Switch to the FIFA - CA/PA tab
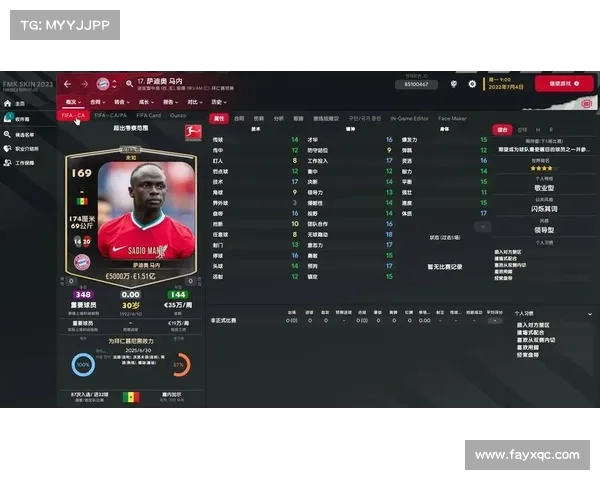600x480 pixels. 108,116
